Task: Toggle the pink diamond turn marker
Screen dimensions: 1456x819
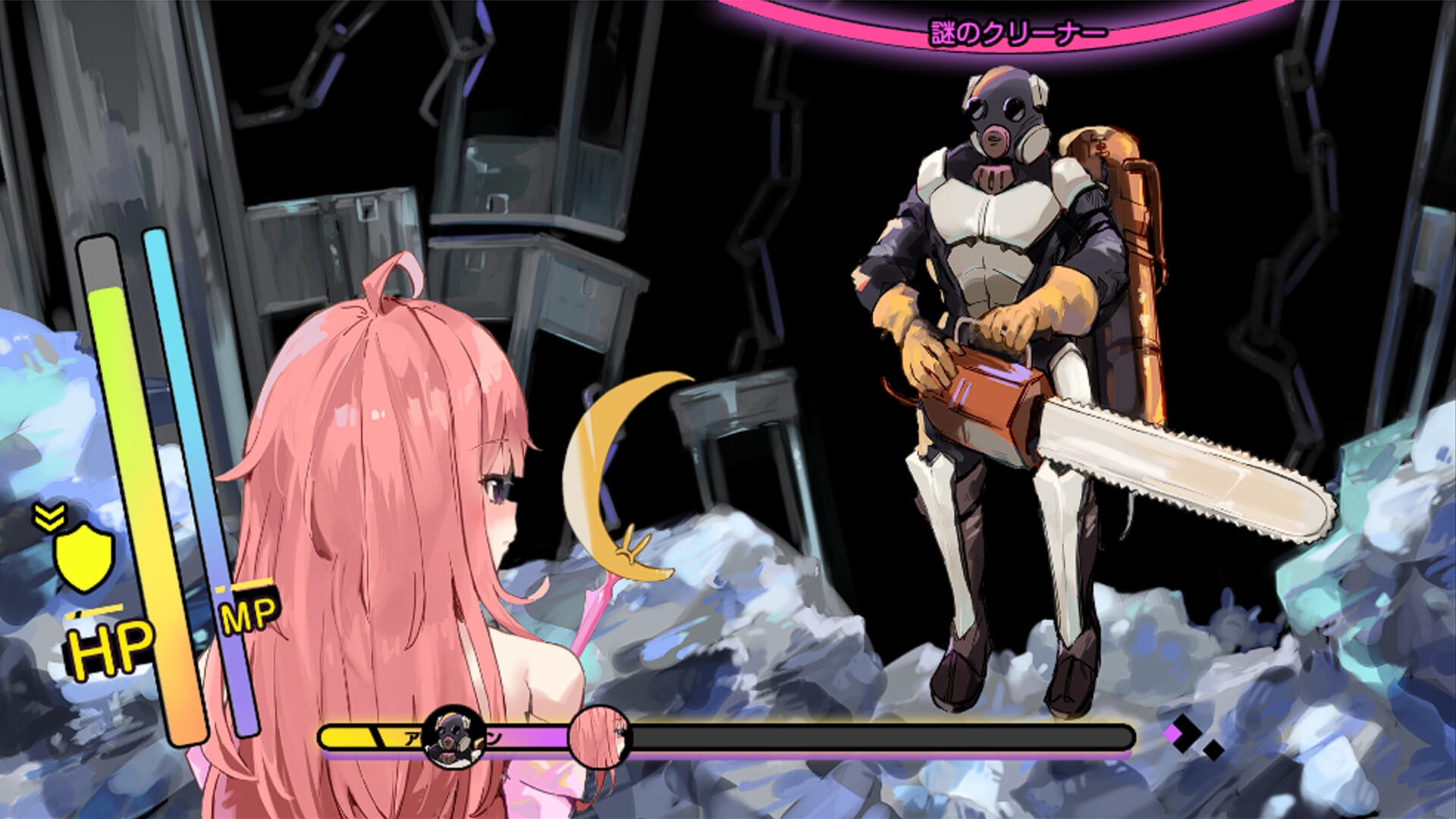Action: pos(1172,733)
